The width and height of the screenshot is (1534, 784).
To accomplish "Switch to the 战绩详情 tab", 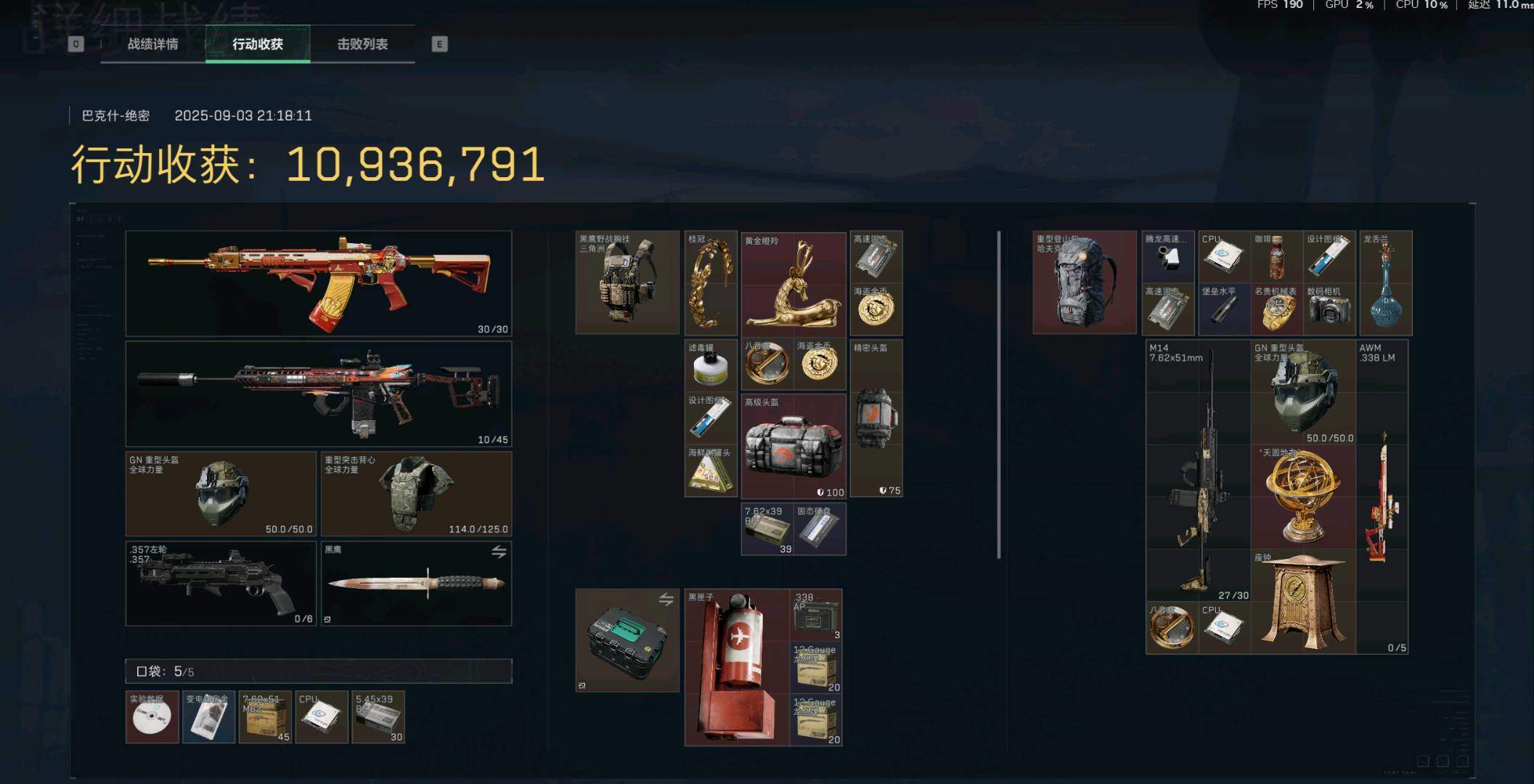I will click(152, 44).
